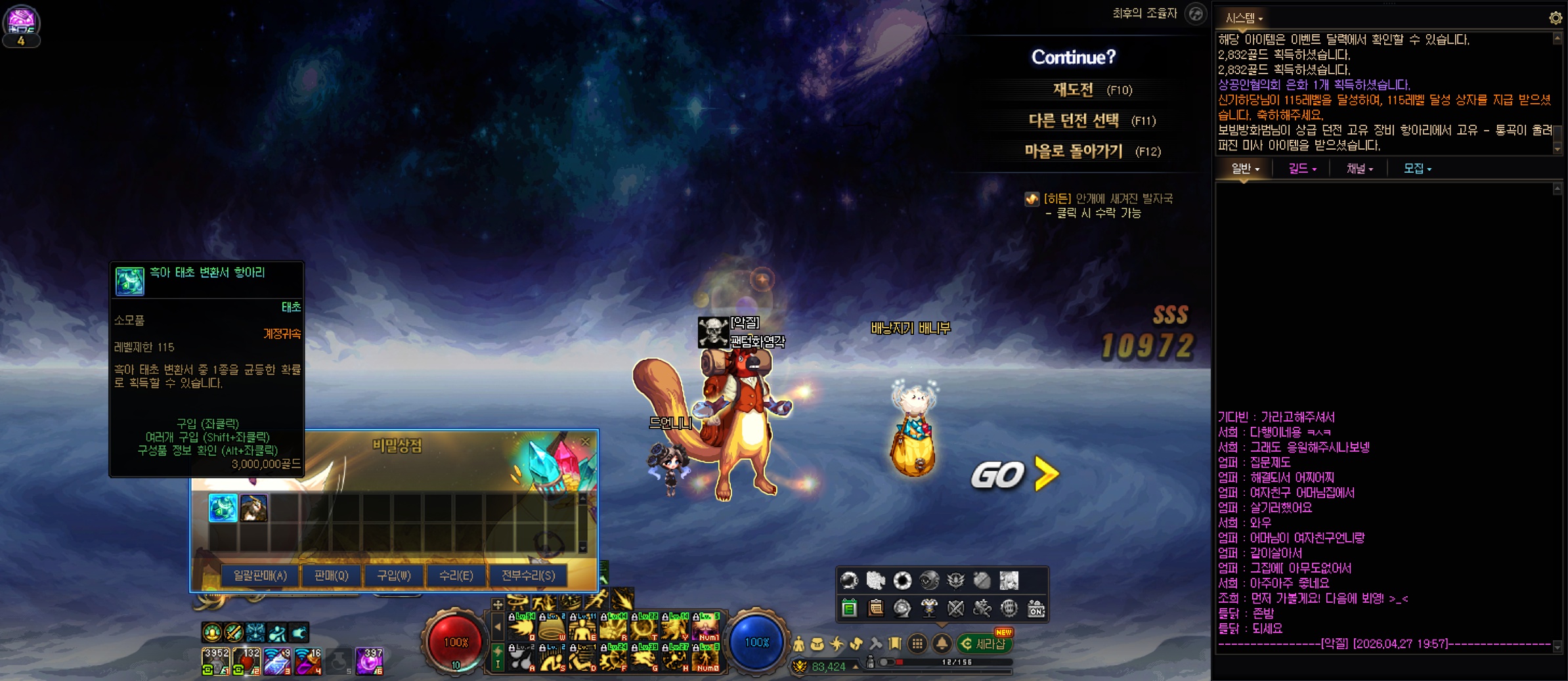Select the green jar item in shop
1568x681 pixels.
[223, 508]
